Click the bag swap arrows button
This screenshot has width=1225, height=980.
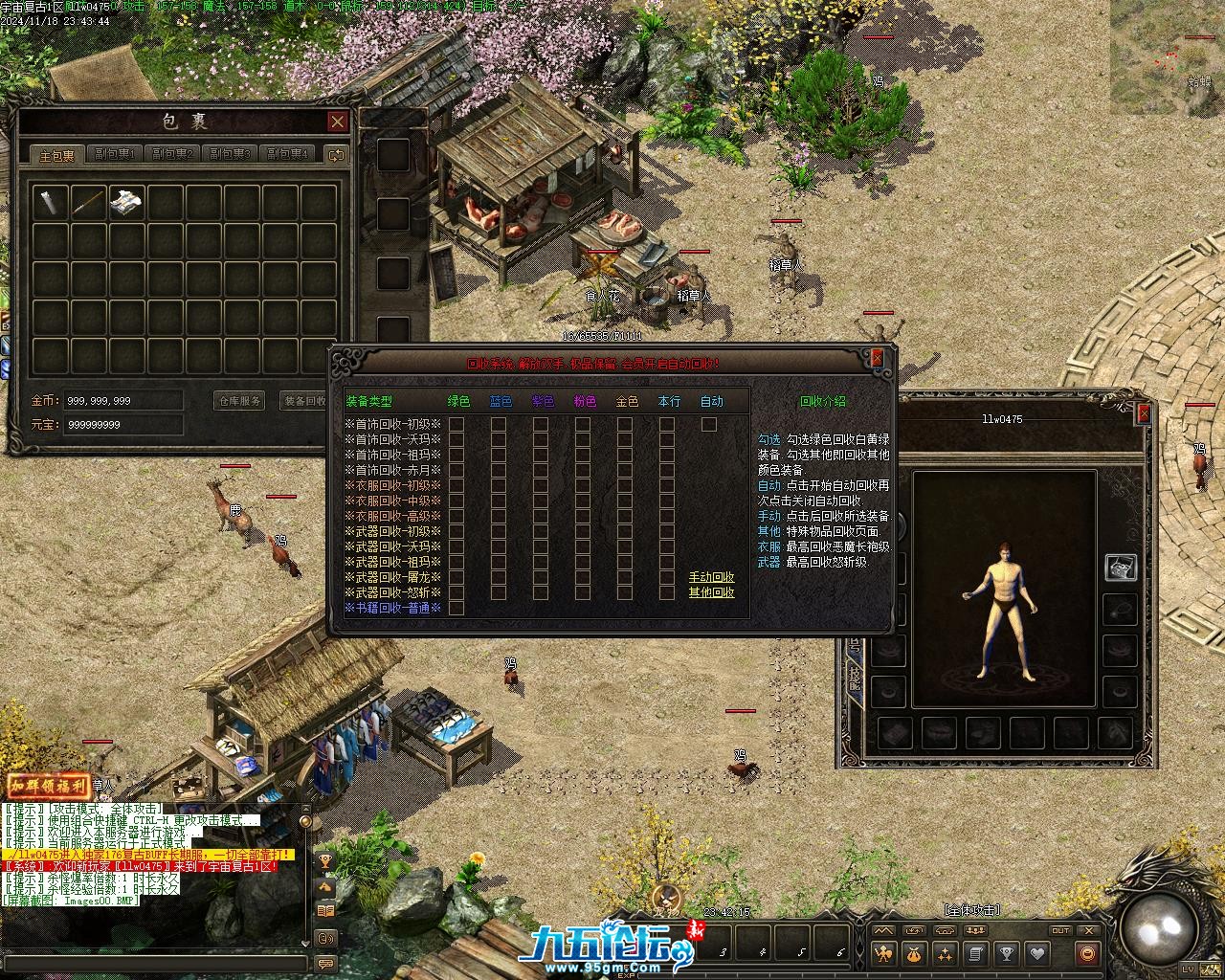pos(336,154)
